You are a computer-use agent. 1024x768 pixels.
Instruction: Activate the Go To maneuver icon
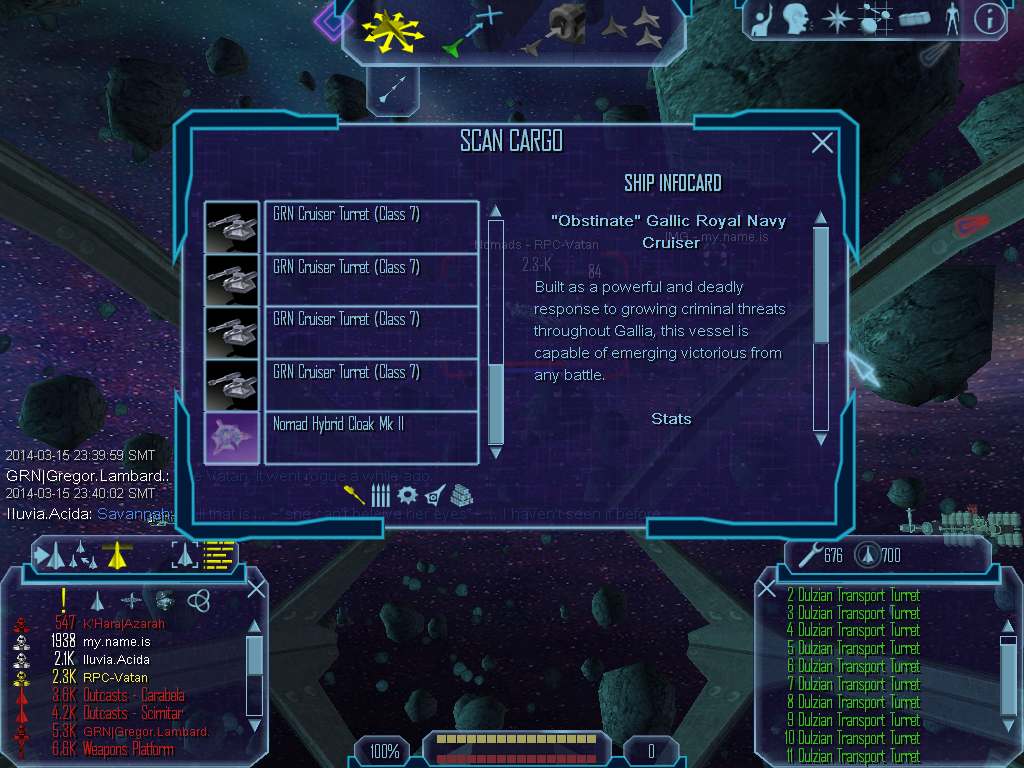[x=473, y=30]
